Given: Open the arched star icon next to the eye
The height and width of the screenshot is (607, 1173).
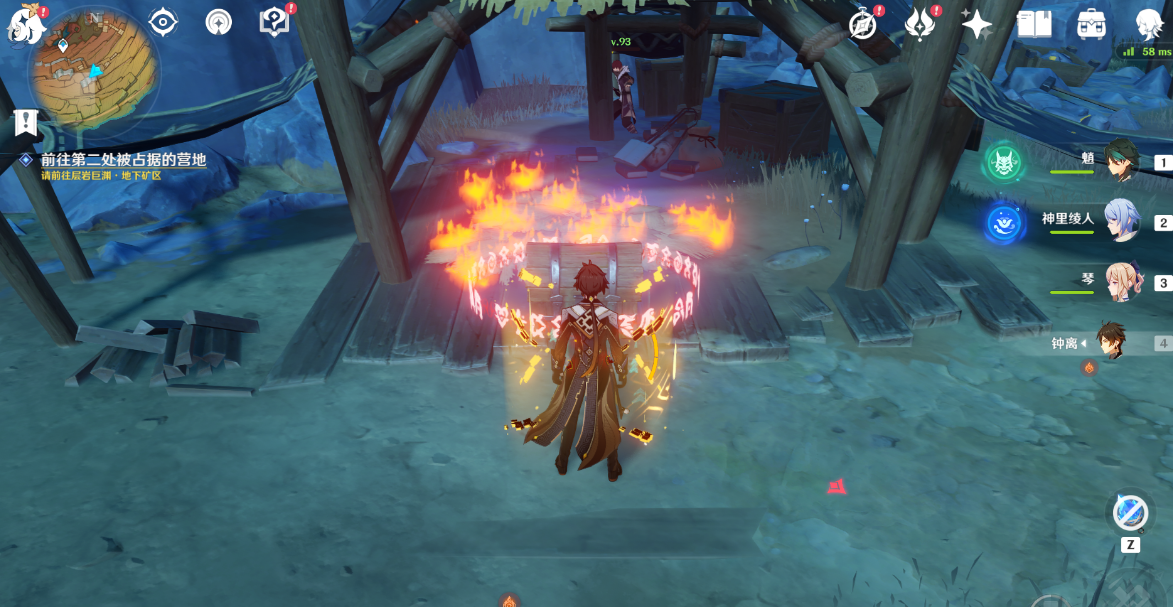Looking at the screenshot, I should pyautogui.click(x=218, y=22).
